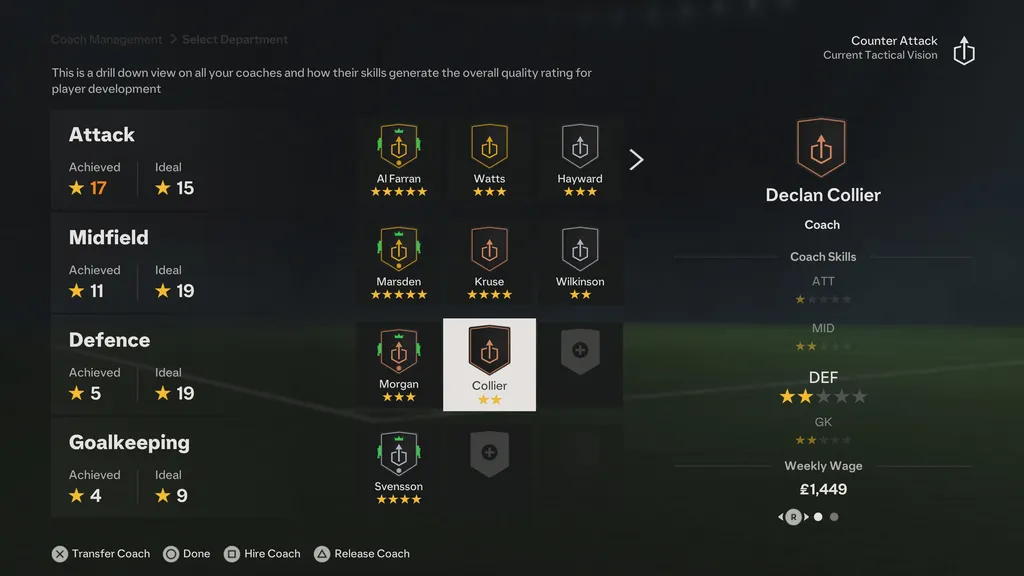The width and height of the screenshot is (1024, 576).
Task: Open the Midfield department row
Action: pos(130,263)
